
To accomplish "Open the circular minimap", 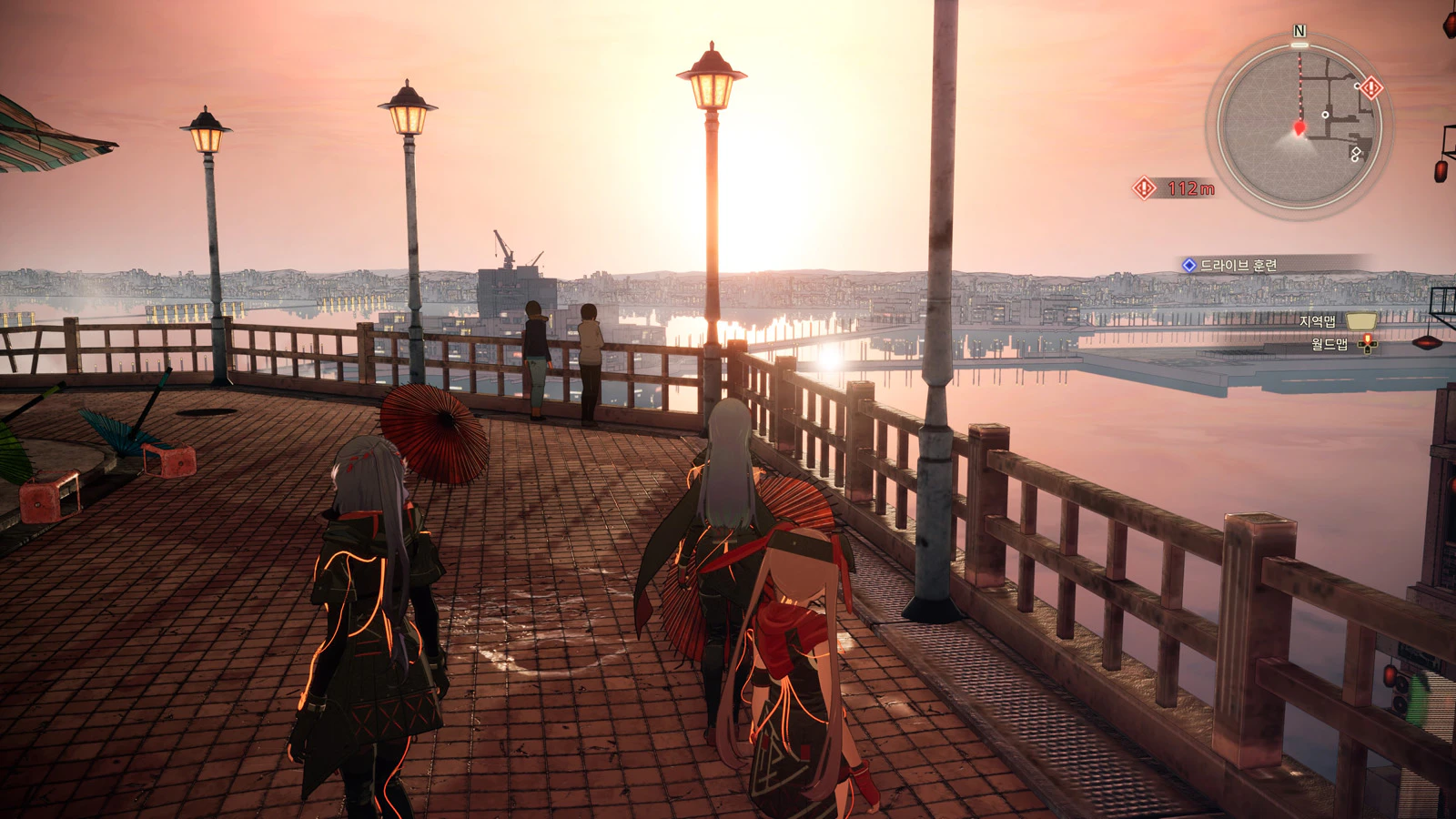I will point(1299,125).
